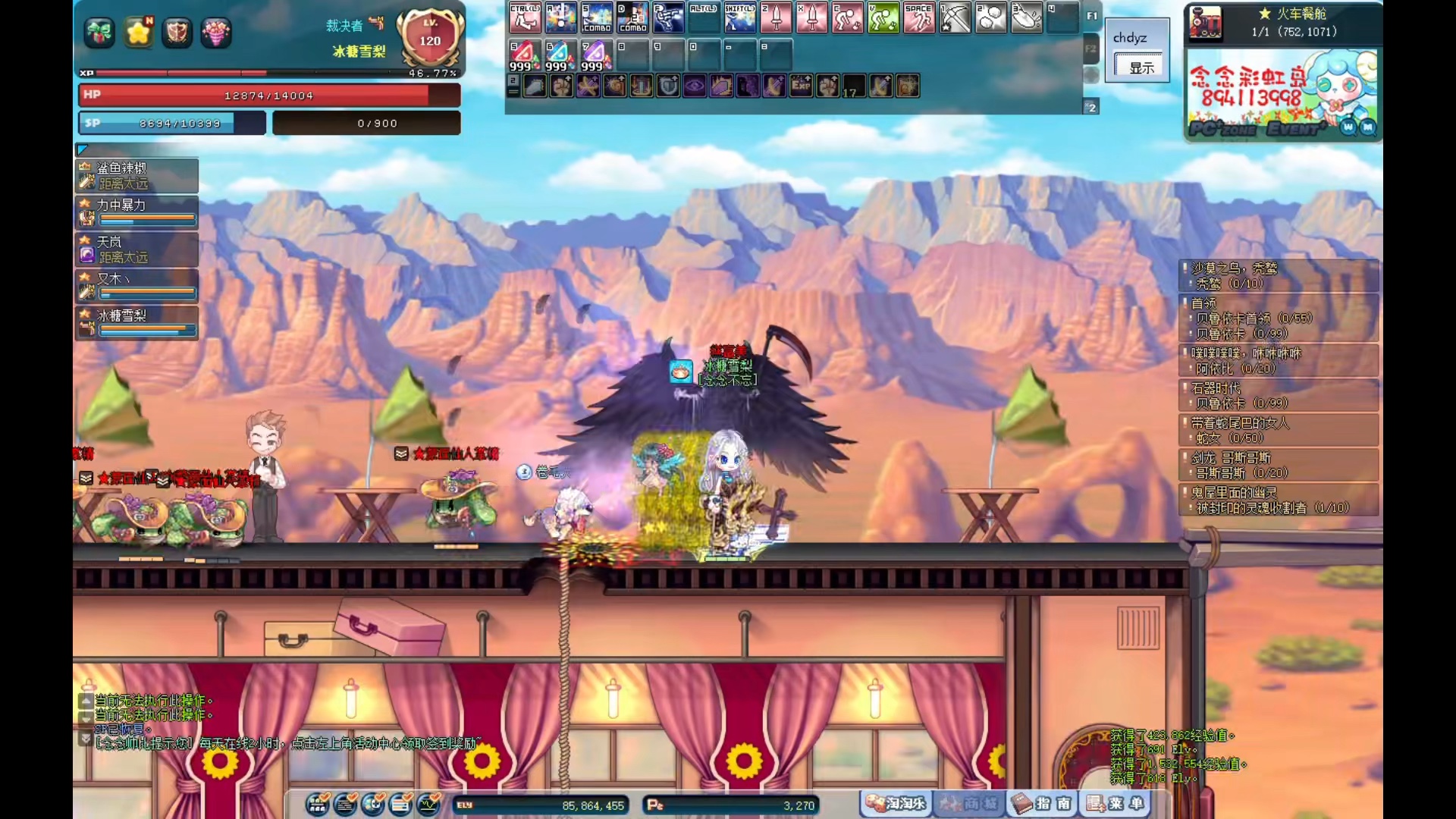The height and width of the screenshot is (819, 1456).
Task: Click the red shield crest icon
Action: coord(177,33)
